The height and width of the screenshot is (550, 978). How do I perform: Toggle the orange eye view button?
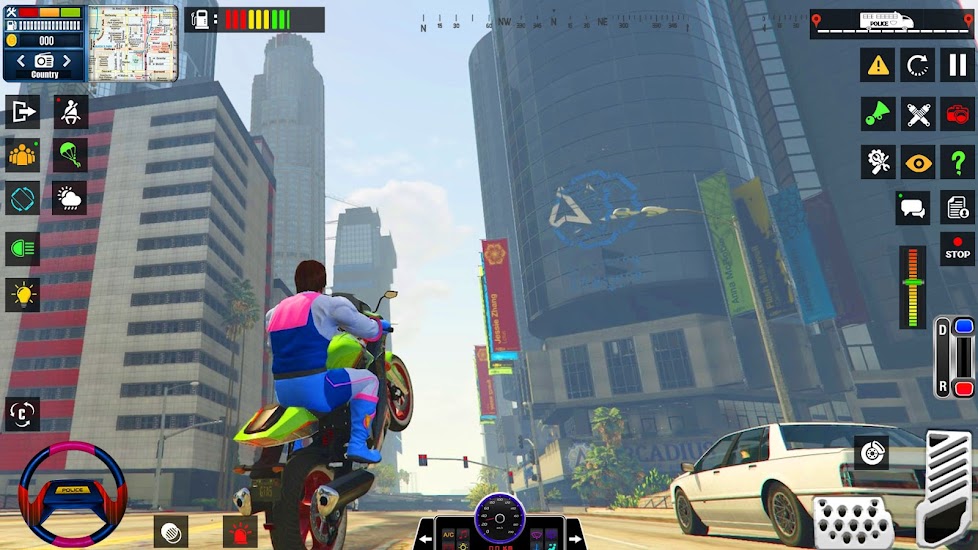(918, 162)
